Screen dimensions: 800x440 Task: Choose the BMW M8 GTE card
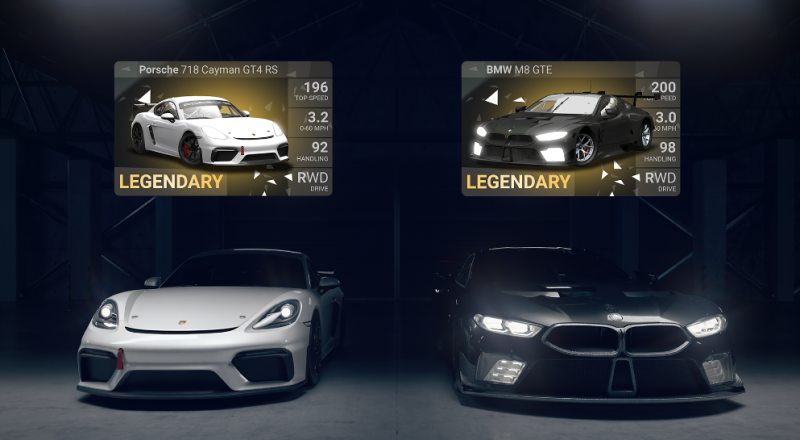click(x=570, y=129)
